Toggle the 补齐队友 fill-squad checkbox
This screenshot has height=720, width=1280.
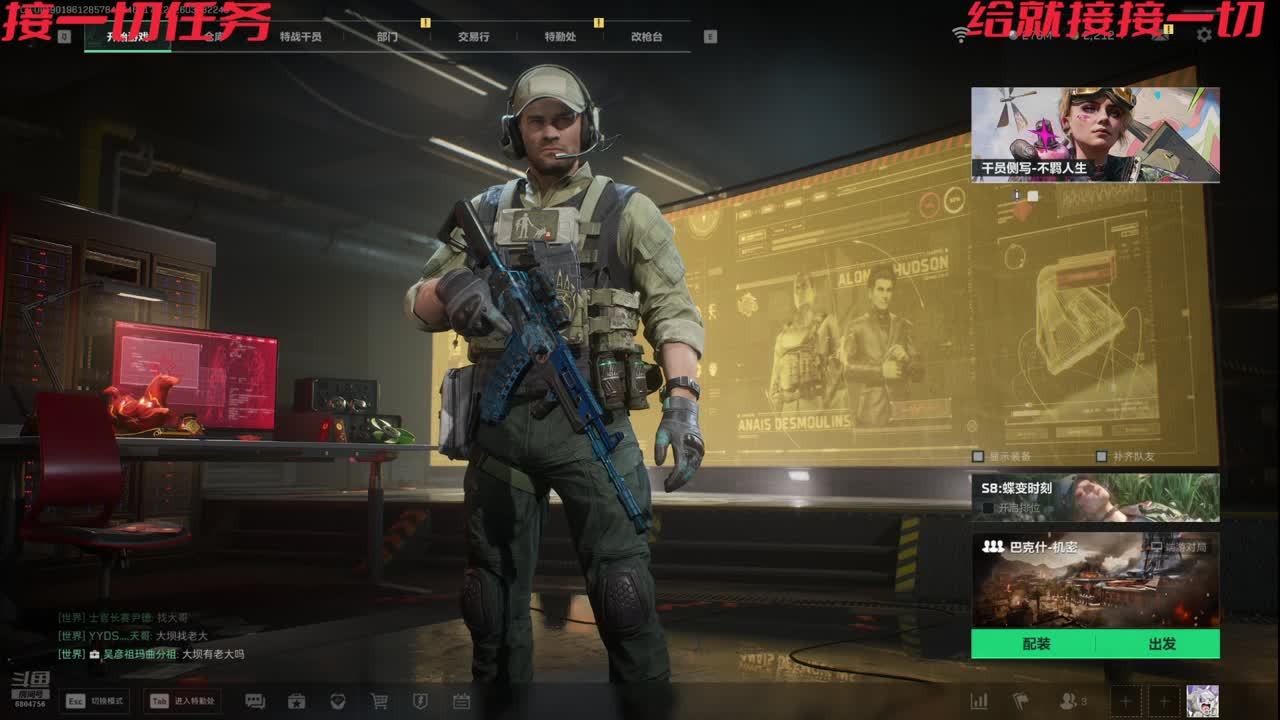pyautogui.click(x=1101, y=457)
